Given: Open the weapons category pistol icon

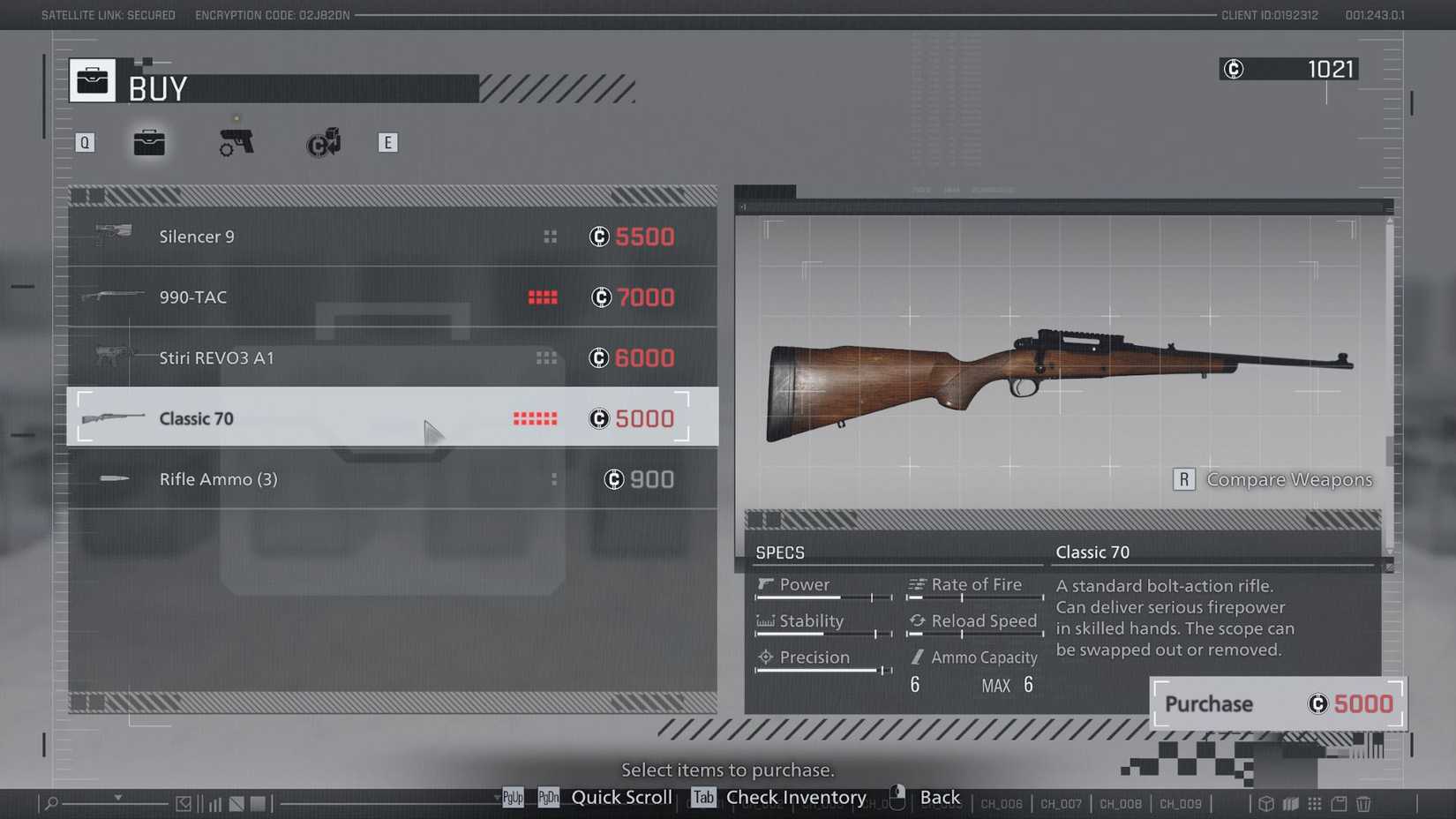Looking at the screenshot, I should (235, 142).
